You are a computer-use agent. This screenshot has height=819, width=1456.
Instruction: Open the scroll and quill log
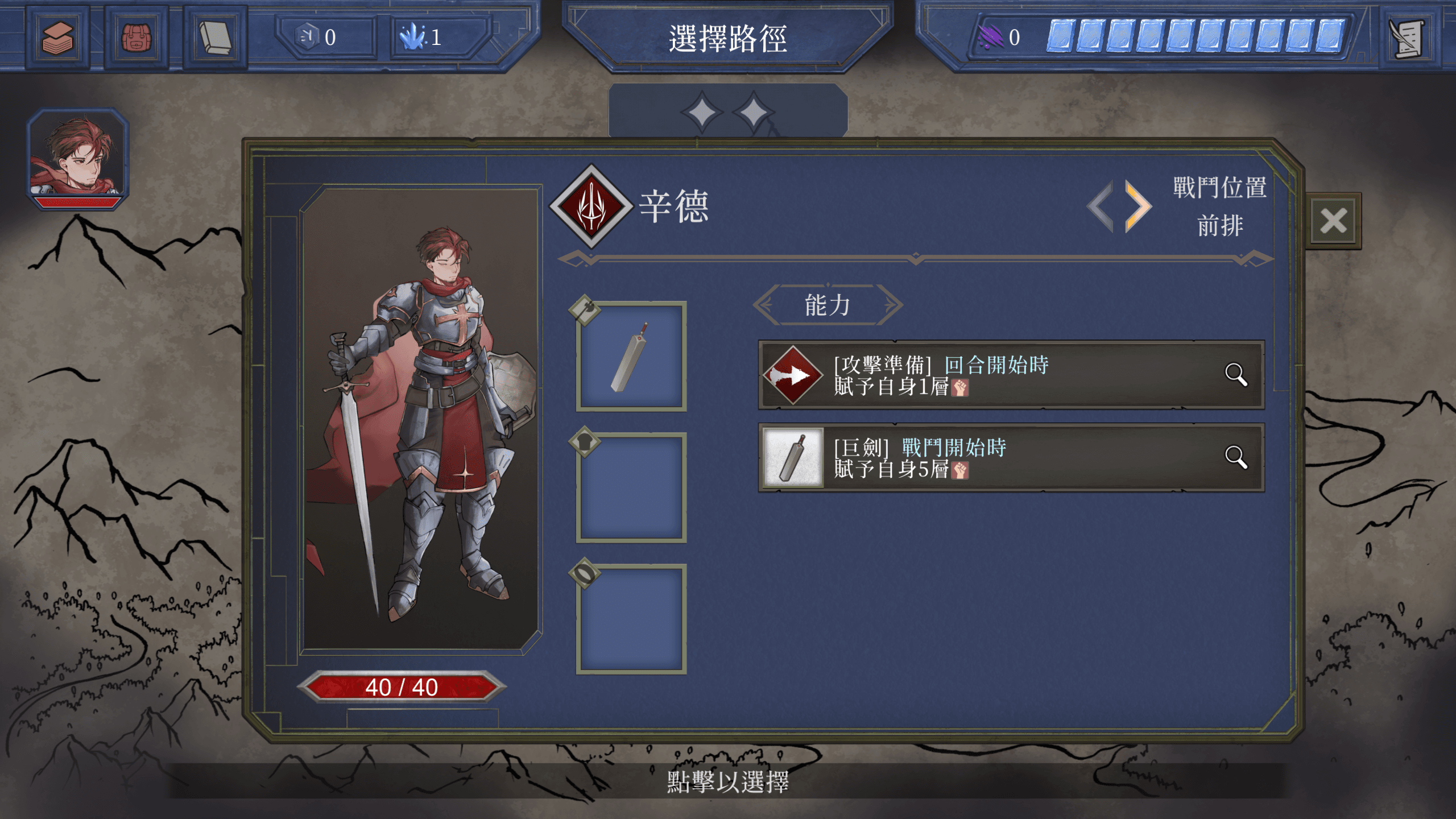pyautogui.click(x=1407, y=38)
